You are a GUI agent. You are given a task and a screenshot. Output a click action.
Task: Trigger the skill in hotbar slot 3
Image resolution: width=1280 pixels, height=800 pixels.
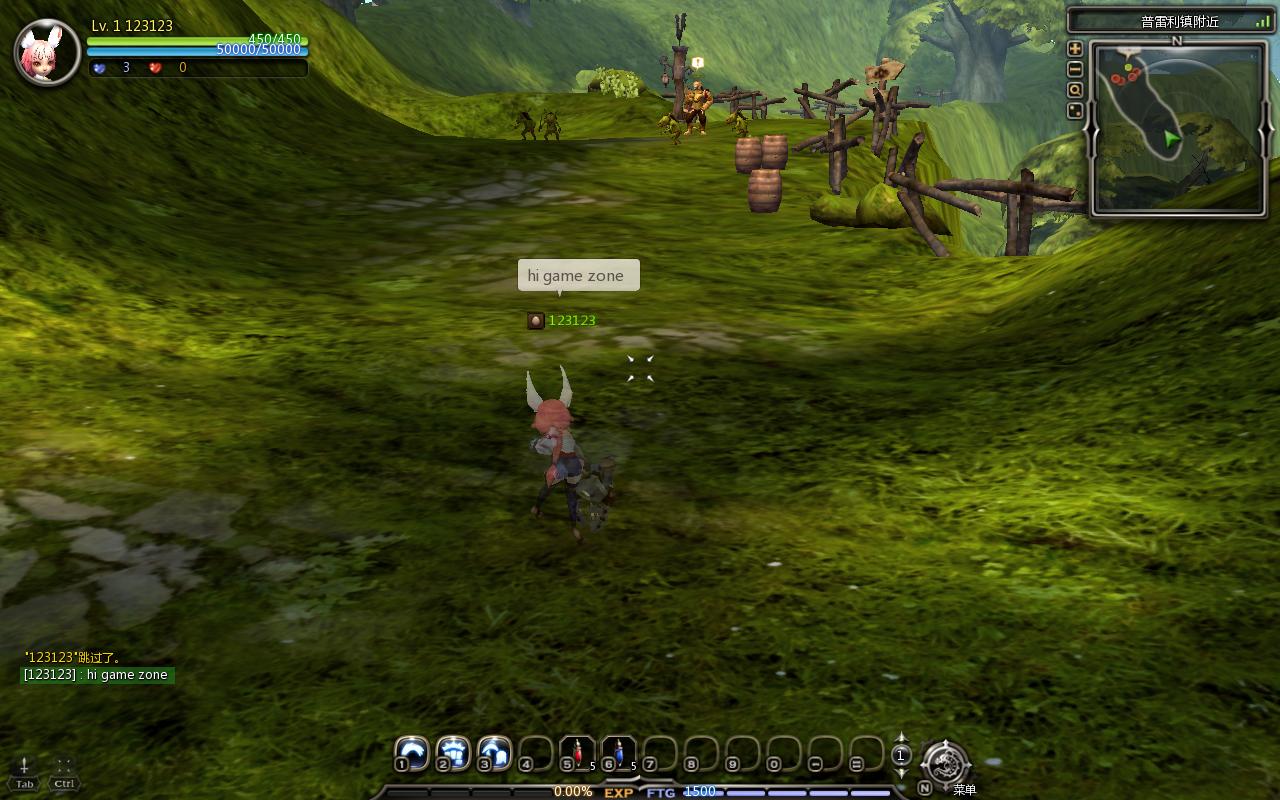(x=494, y=752)
